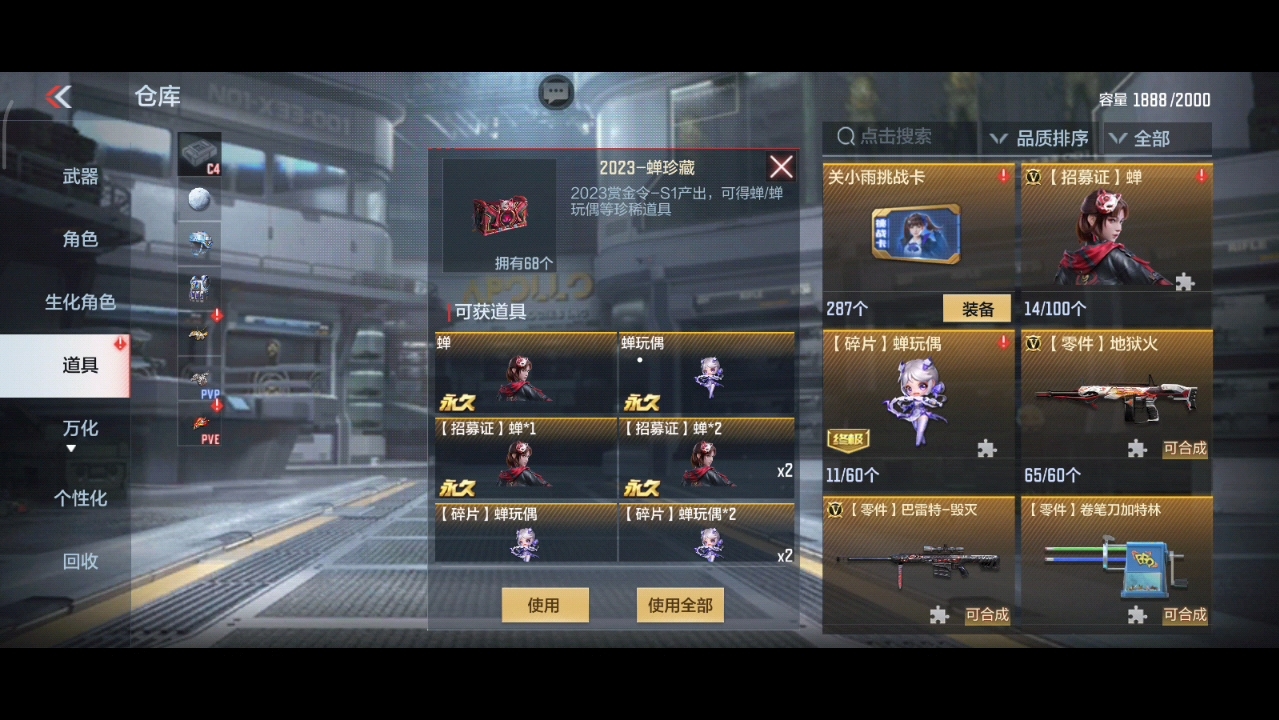Open the 个性化 category
Image resolution: width=1279 pixels, height=720 pixels.
click(x=80, y=497)
